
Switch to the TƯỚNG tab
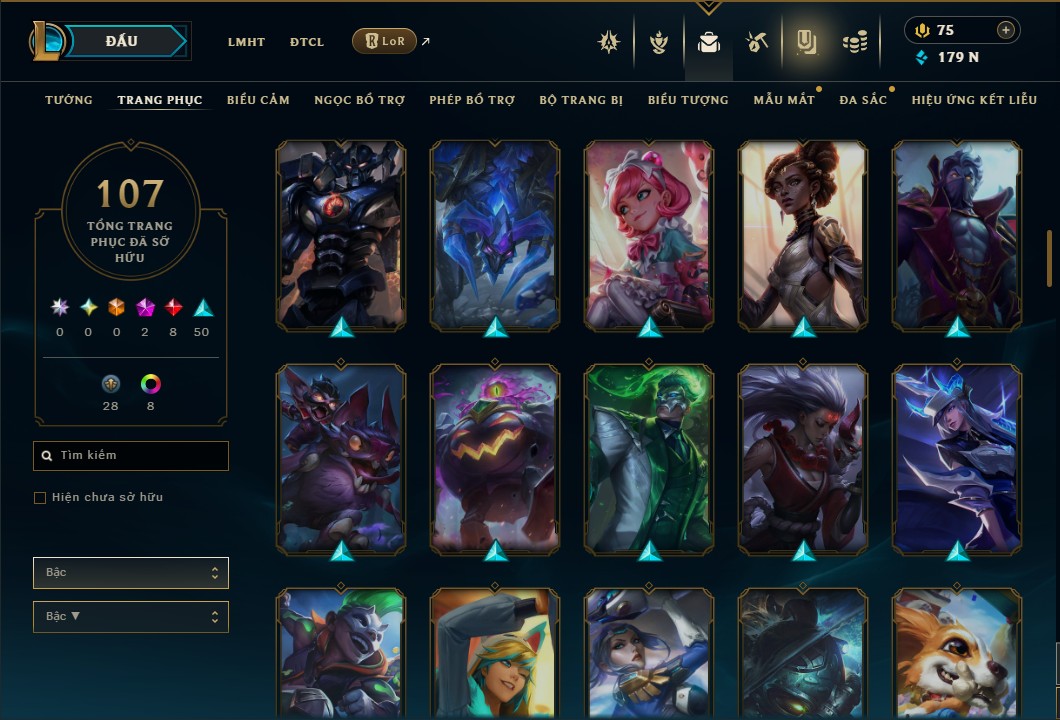pos(69,100)
